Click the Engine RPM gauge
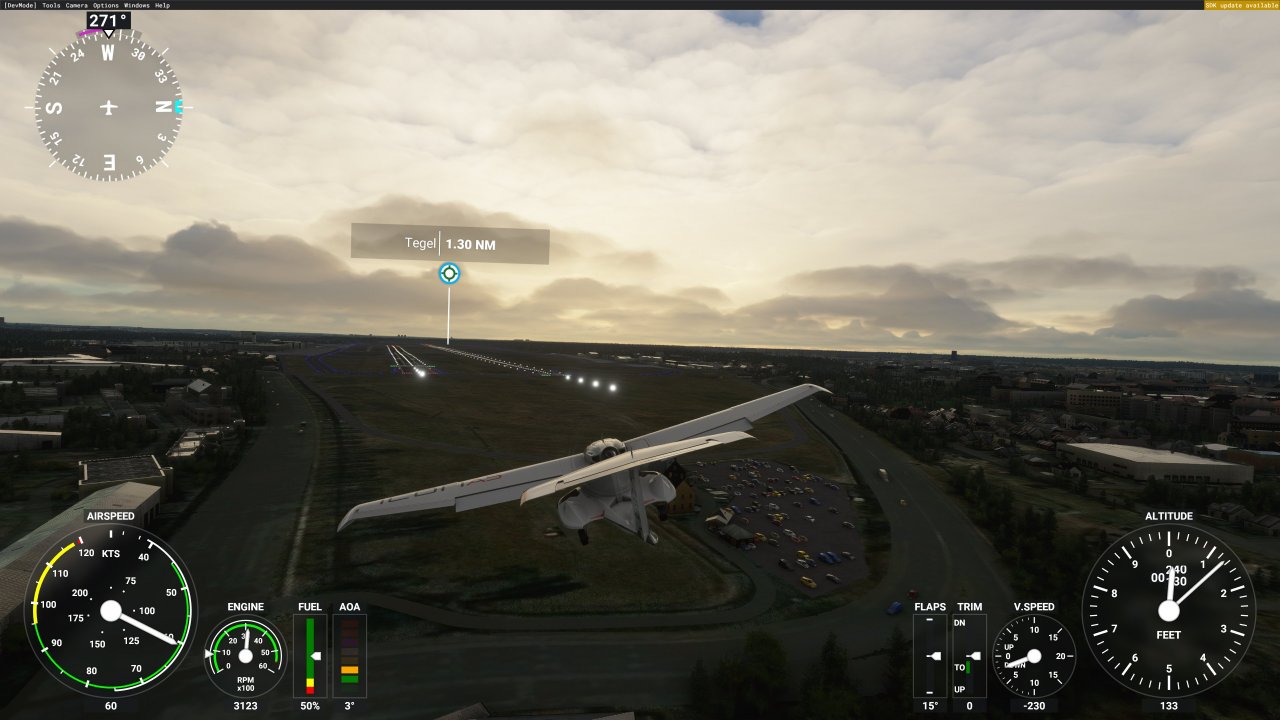The height and width of the screenshot is (720, 1280). (245, 655)
